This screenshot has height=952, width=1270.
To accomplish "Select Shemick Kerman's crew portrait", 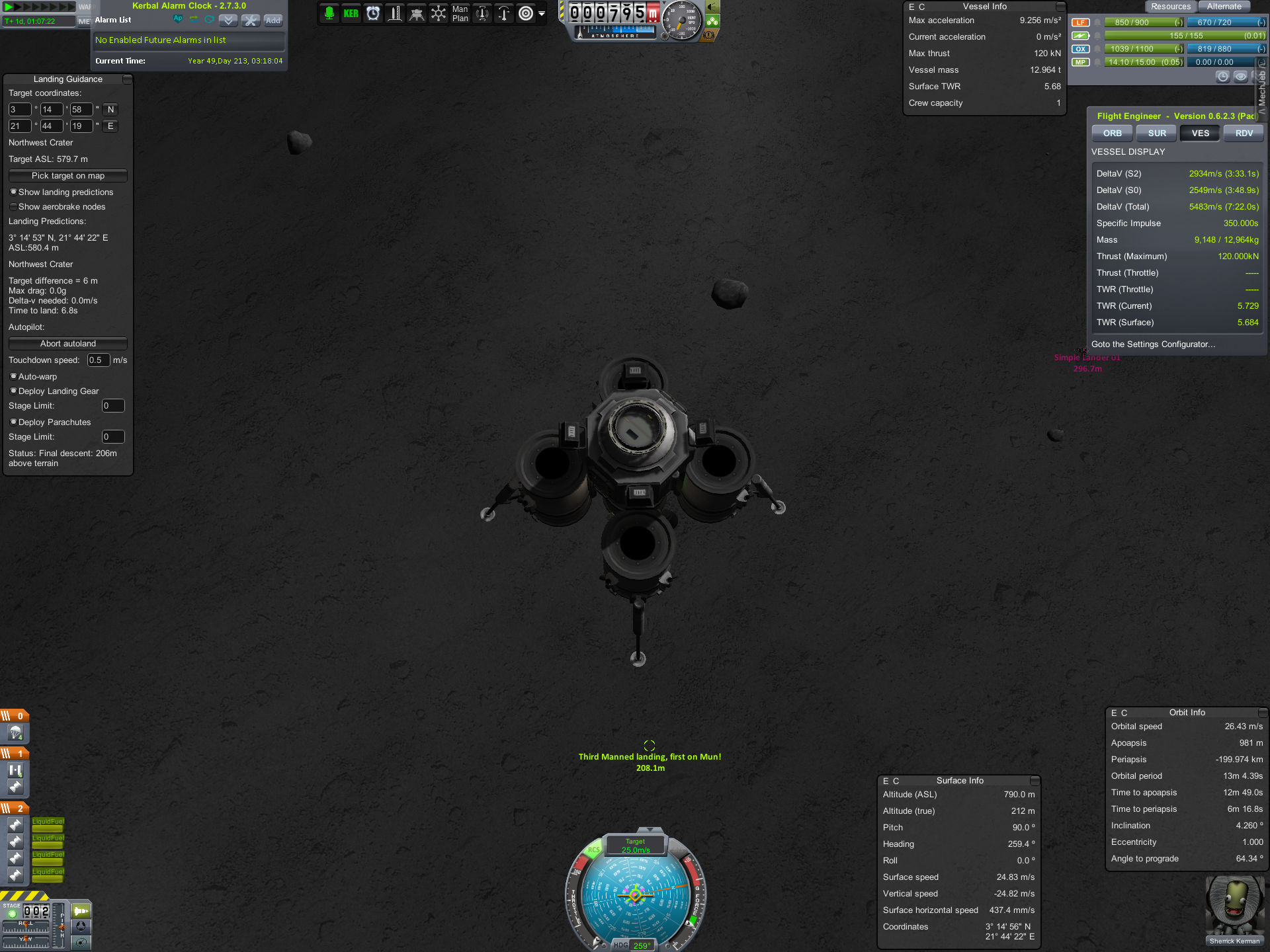I will [x=1234, y=910].
